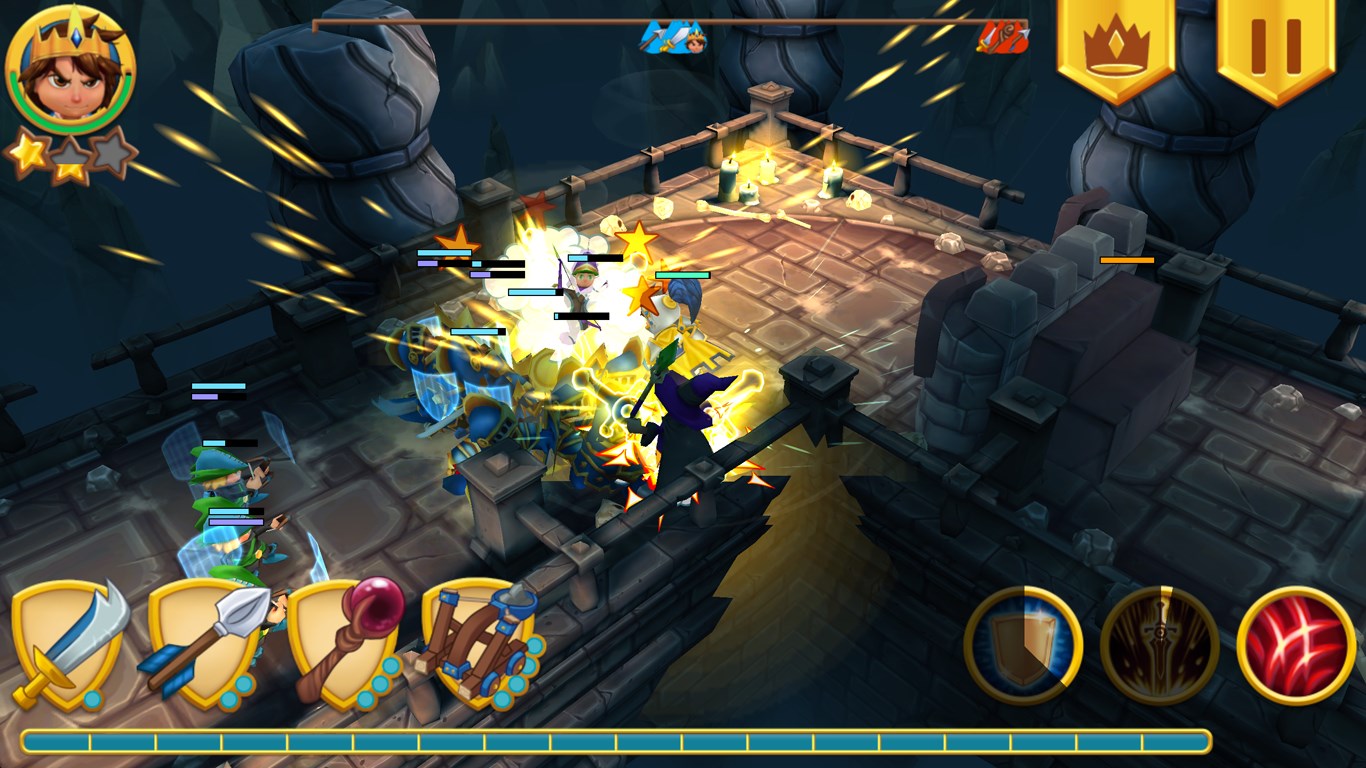Deploy the spear archer unit
This screenshot has width=1366, height=768.
(207, 644)
